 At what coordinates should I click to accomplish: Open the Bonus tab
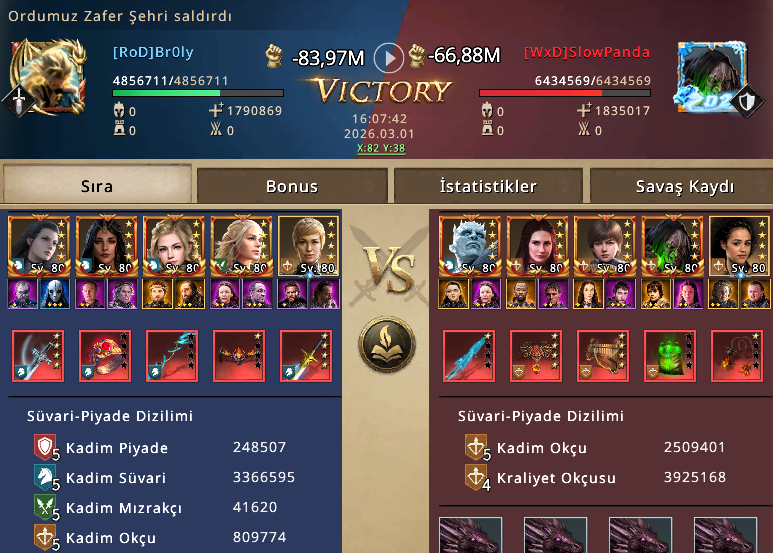coord(291,186)
